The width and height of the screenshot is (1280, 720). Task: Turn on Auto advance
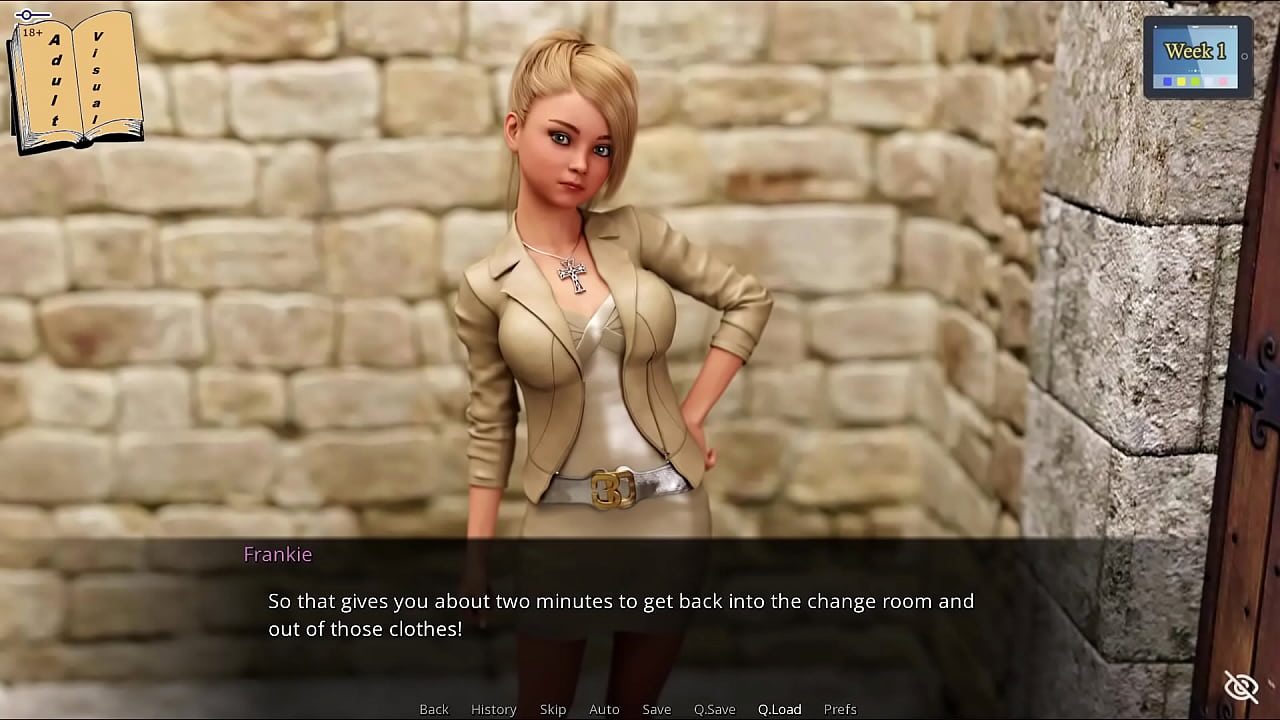point(604,709)
